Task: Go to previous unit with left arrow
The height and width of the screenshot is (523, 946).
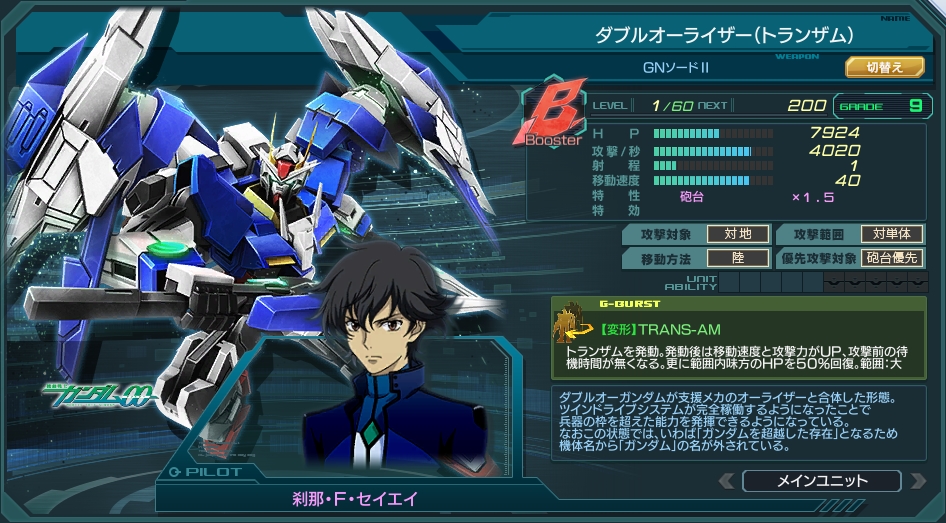Action: point(725,481)
